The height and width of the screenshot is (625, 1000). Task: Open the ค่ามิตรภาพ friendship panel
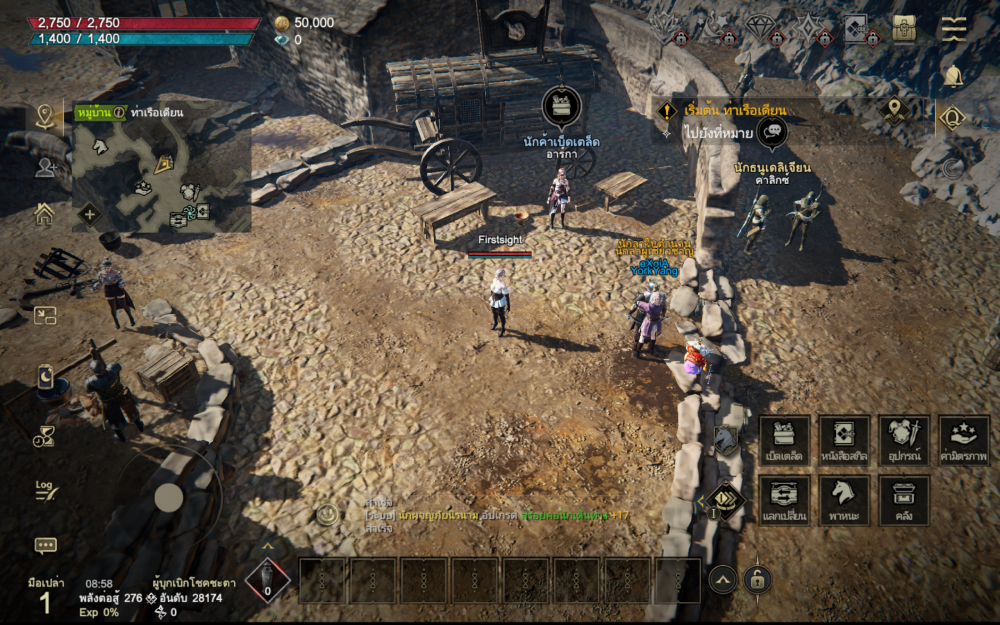(964, 441)
